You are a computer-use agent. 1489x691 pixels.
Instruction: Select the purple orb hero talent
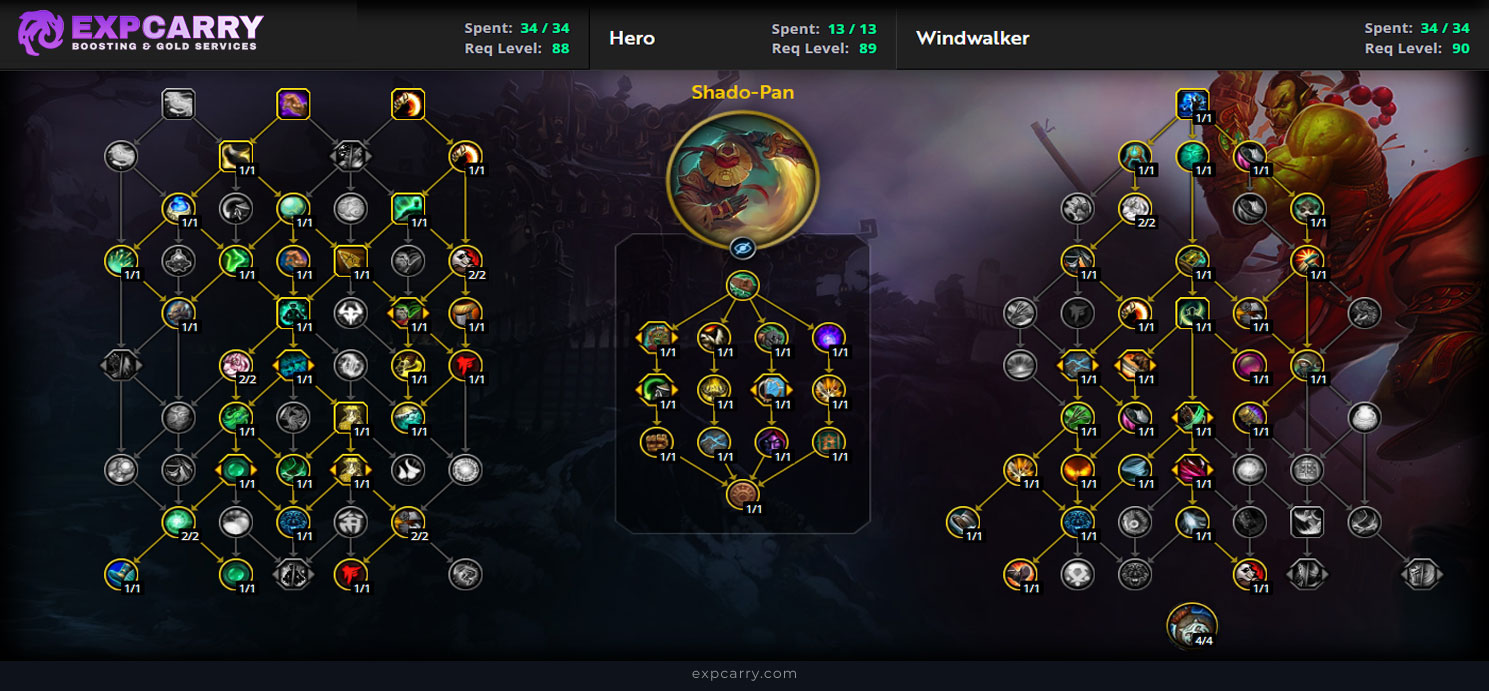(x=829, y=337)
